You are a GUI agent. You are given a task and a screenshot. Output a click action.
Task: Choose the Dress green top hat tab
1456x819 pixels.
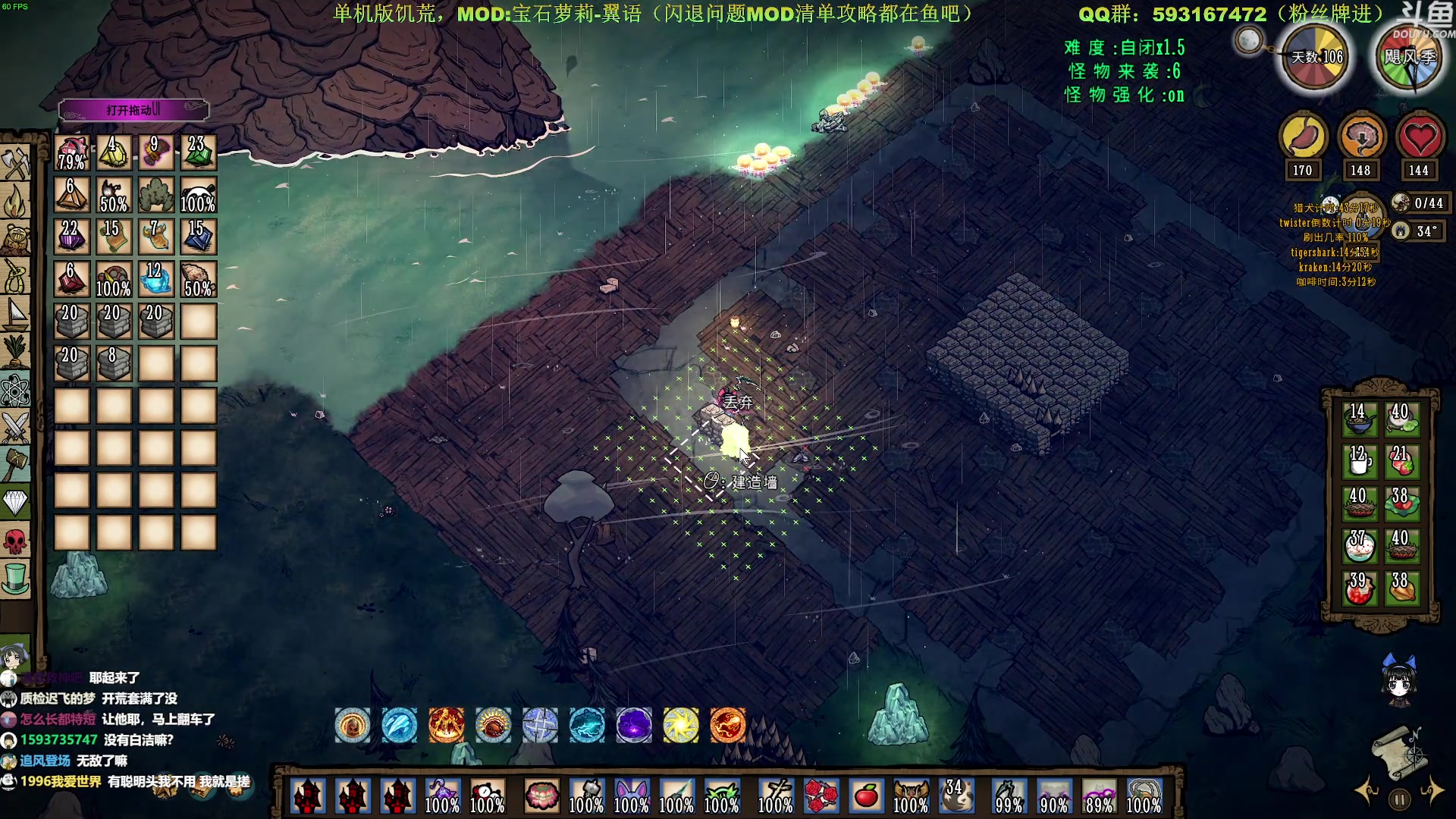15,579
